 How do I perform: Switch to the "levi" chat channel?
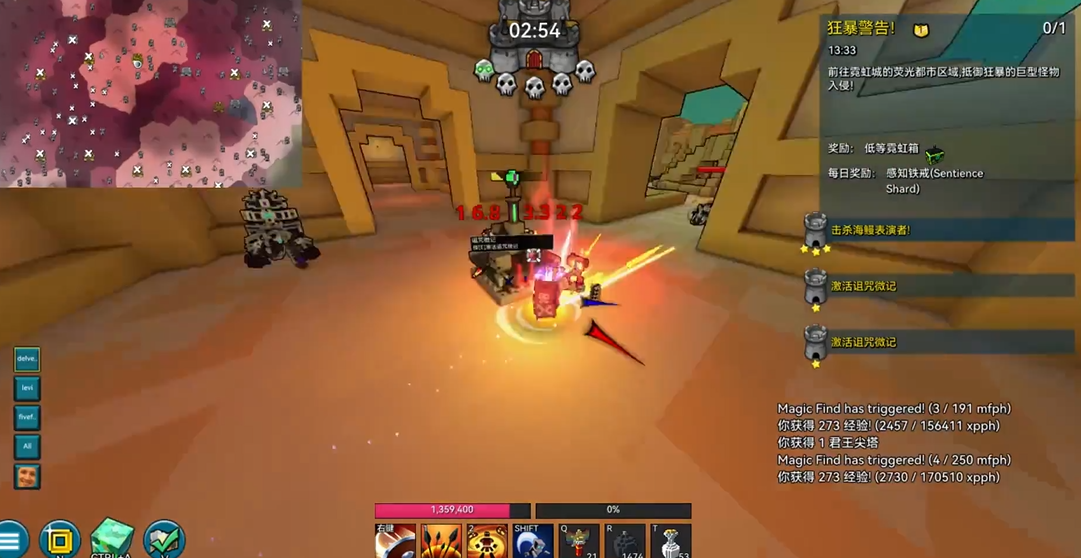[27, 388]
